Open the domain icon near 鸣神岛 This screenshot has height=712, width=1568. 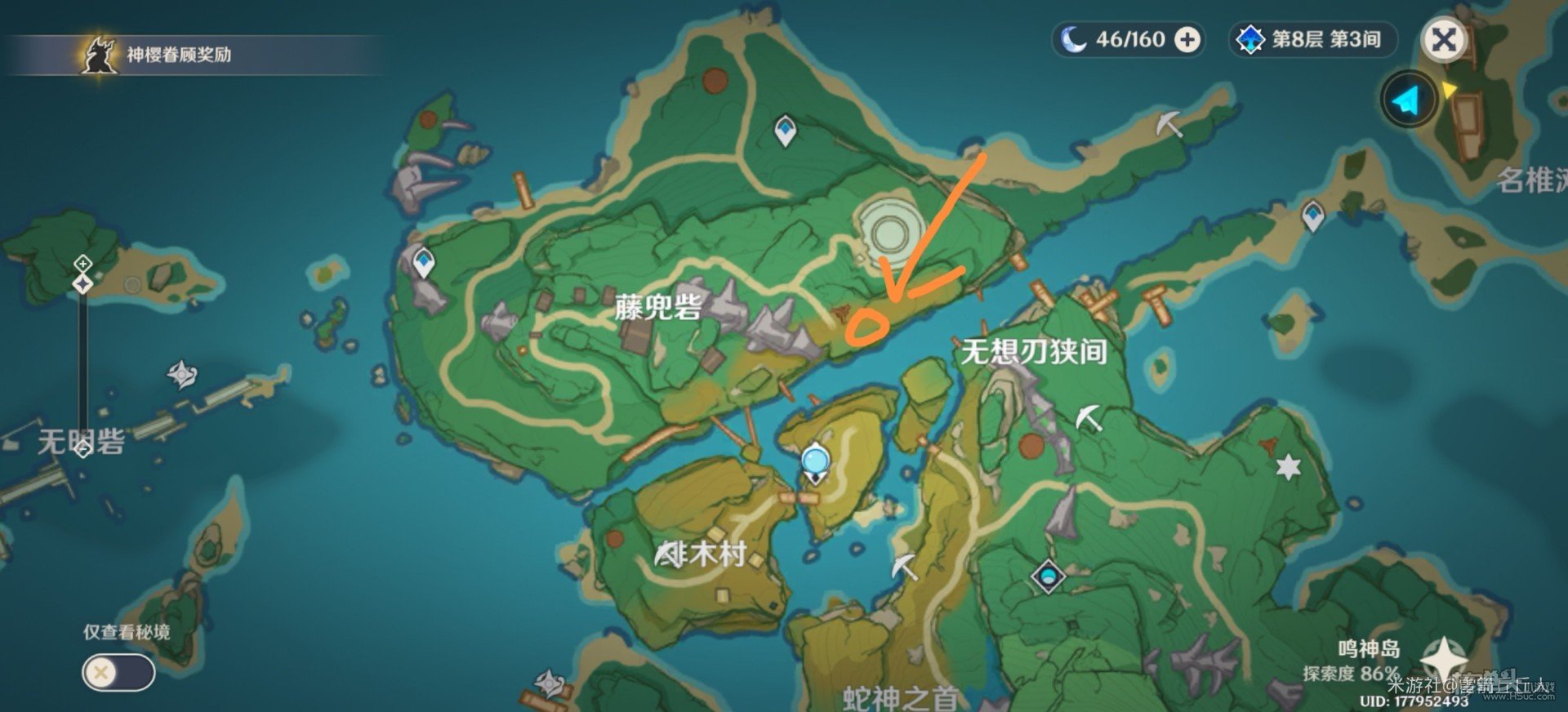click(1047, 577)
